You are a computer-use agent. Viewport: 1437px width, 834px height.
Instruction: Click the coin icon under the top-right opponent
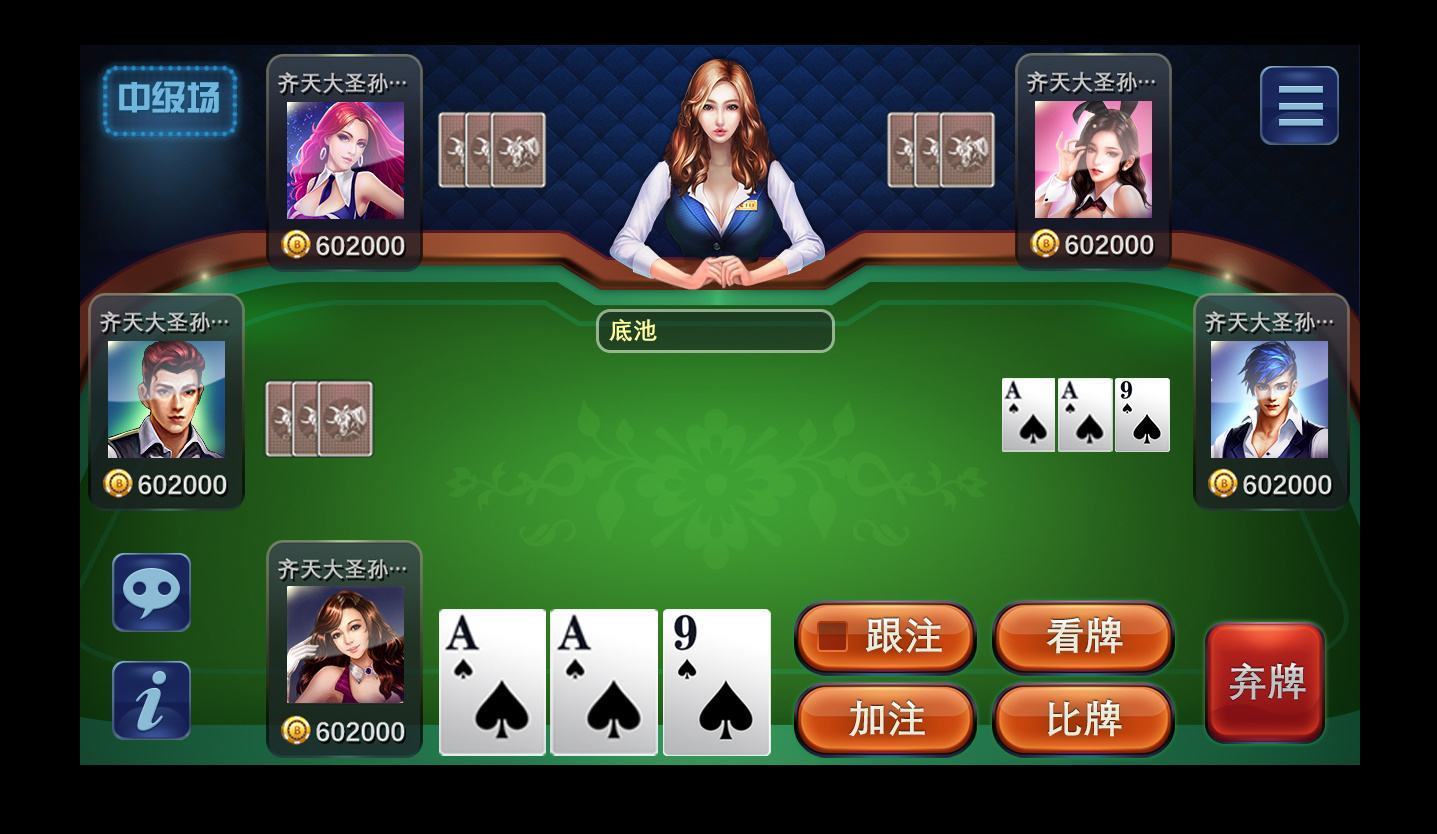point(1045,243)
